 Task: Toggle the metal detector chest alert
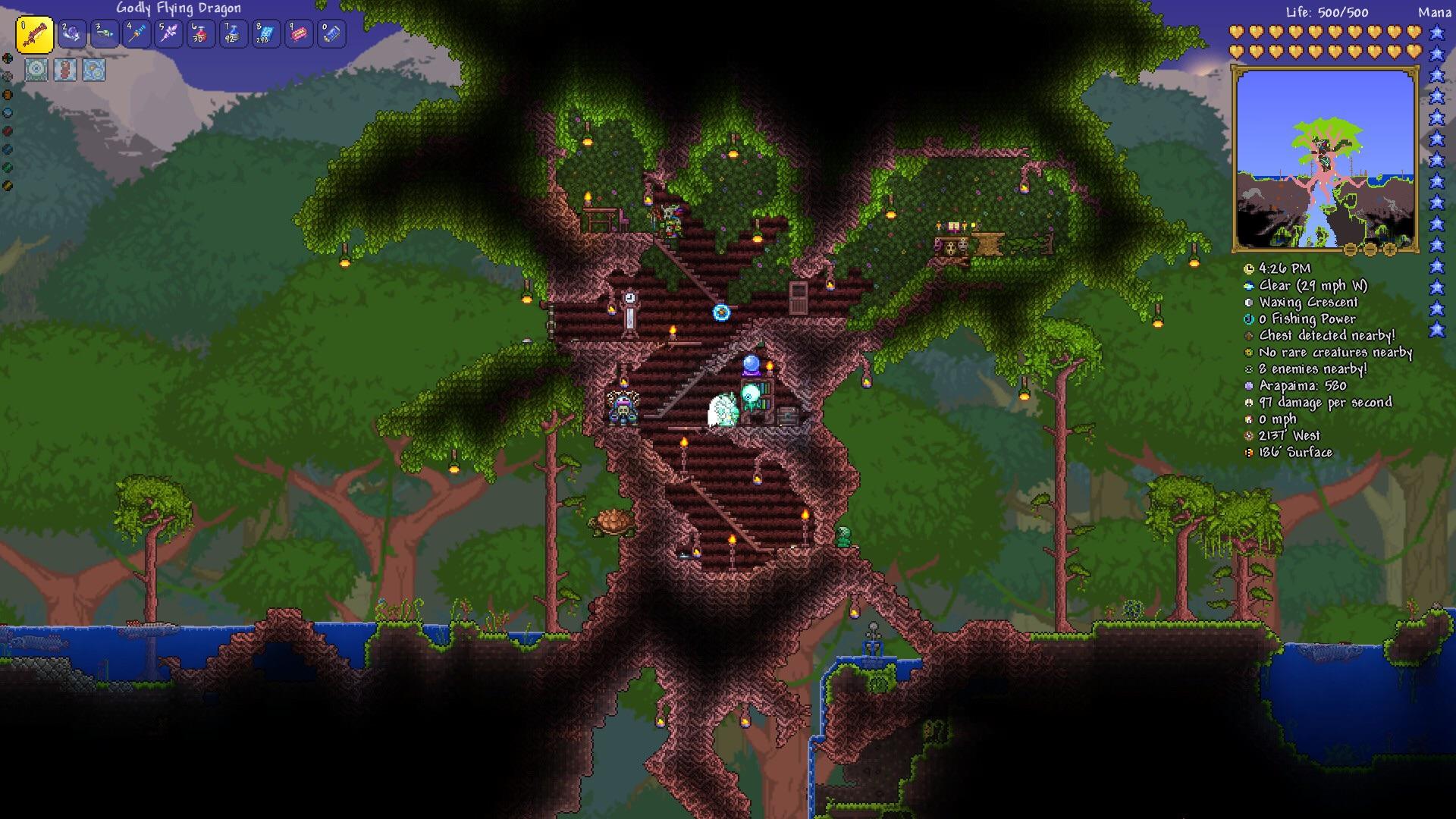click(1248, 335)
